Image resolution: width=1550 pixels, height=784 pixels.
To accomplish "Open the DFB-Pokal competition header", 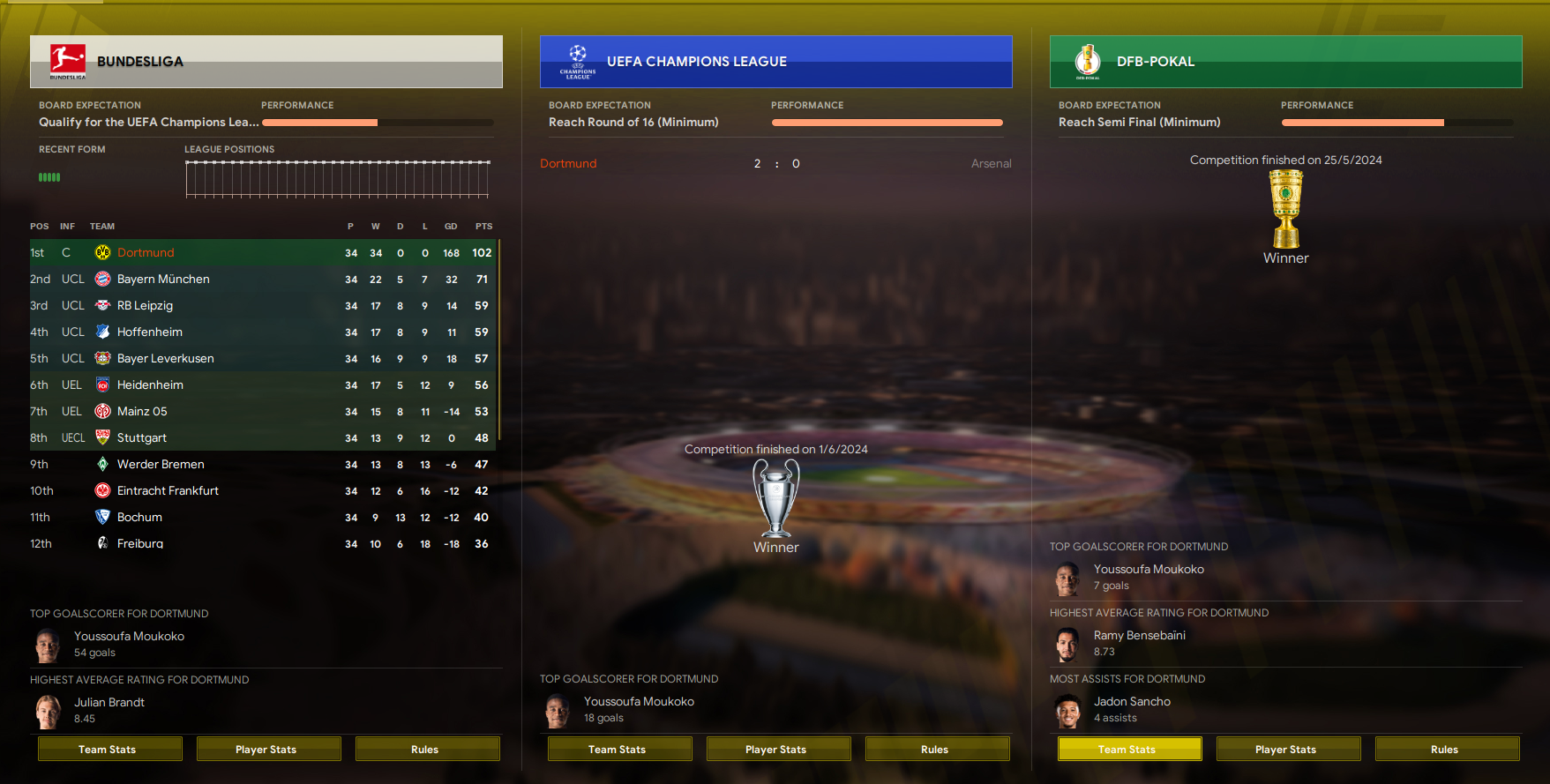I will tap(1155, 62).
